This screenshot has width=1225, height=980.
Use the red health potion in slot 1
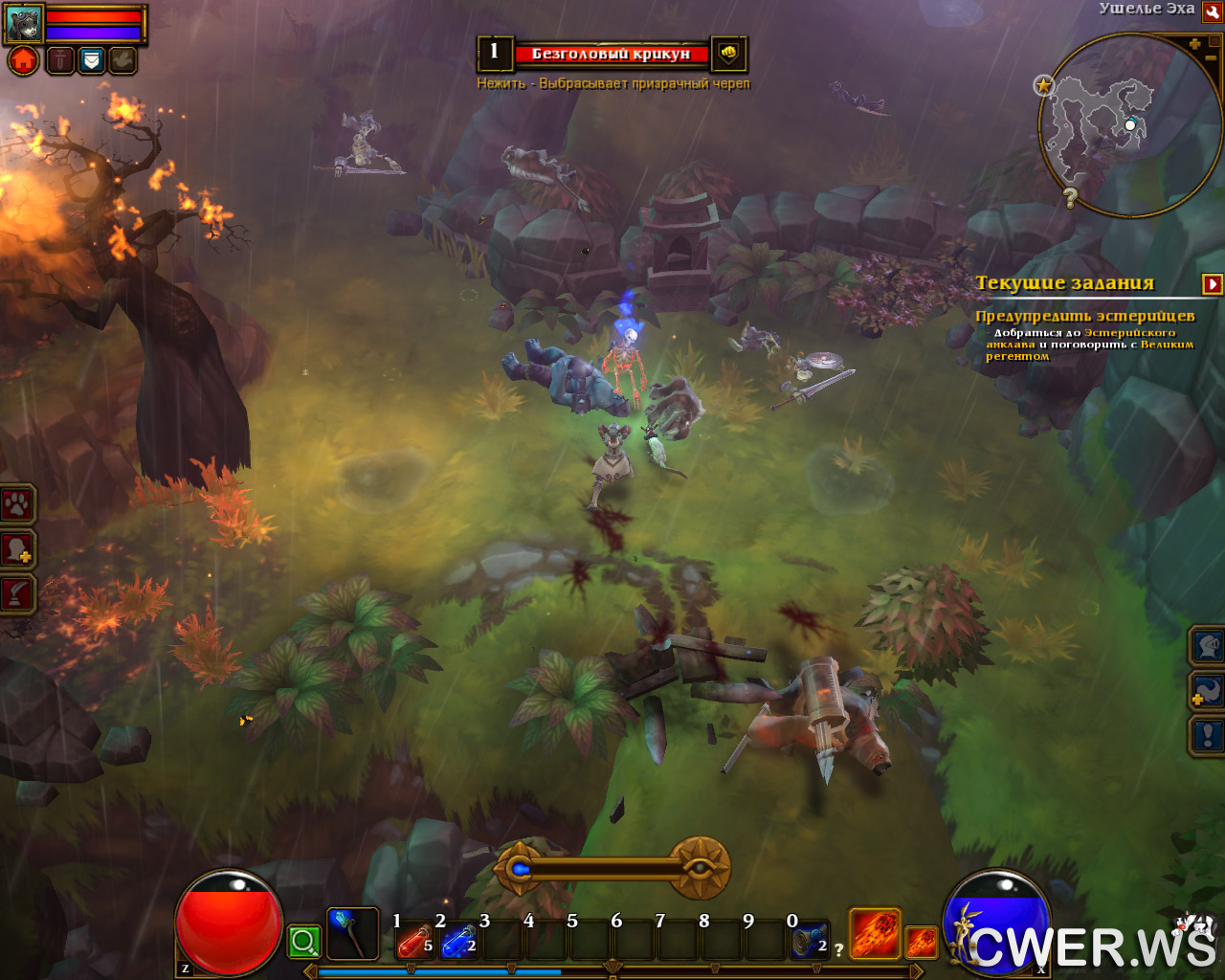click(x=413, y=943)
